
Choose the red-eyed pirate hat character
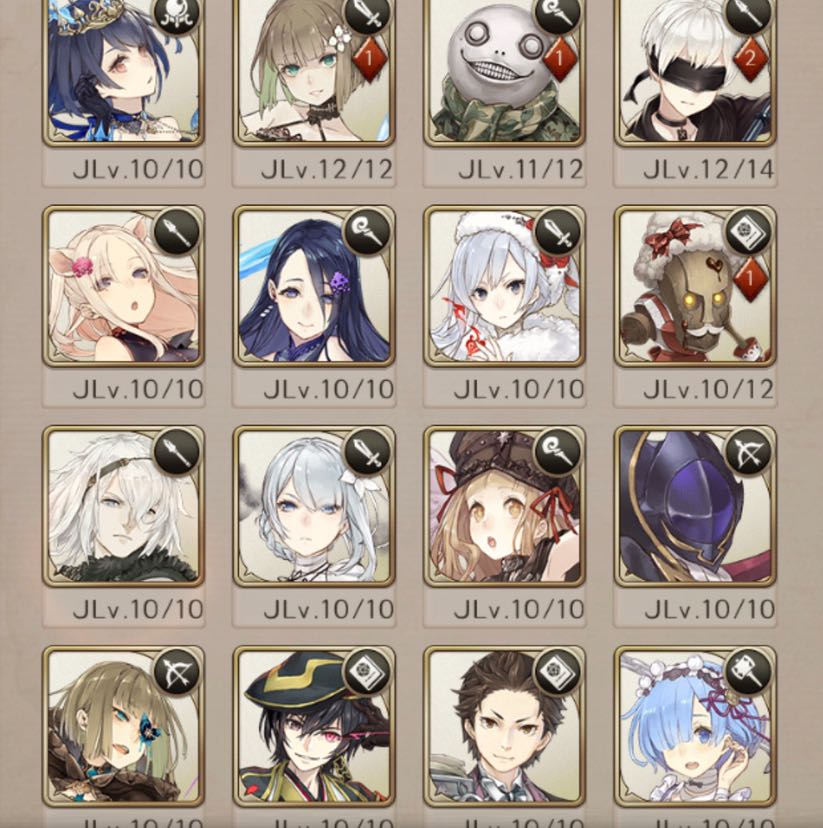click(x=313, y=726)
